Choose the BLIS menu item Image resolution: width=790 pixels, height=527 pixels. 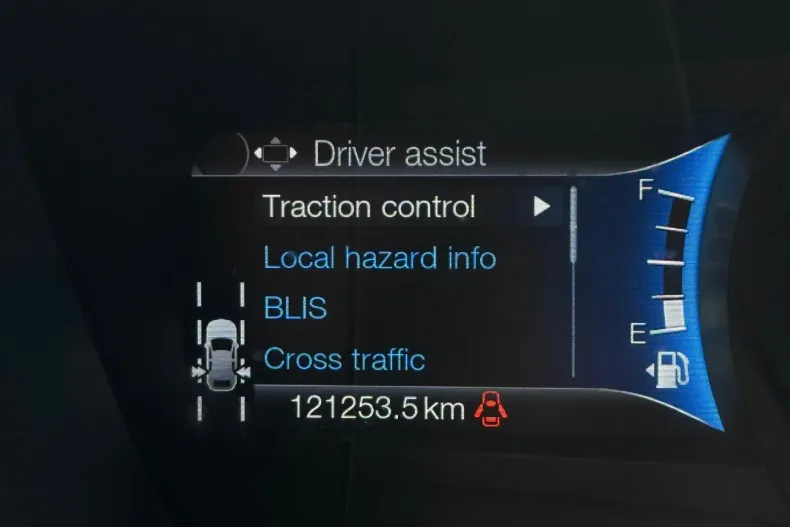pos(295,308)
